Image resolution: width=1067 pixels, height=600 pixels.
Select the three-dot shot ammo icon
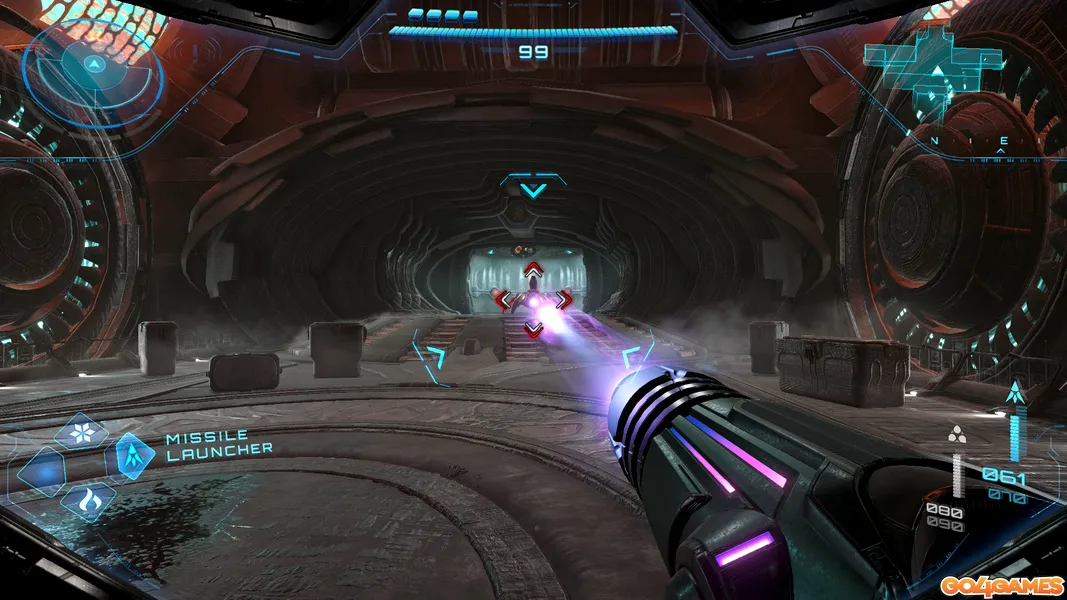[957, 434]
